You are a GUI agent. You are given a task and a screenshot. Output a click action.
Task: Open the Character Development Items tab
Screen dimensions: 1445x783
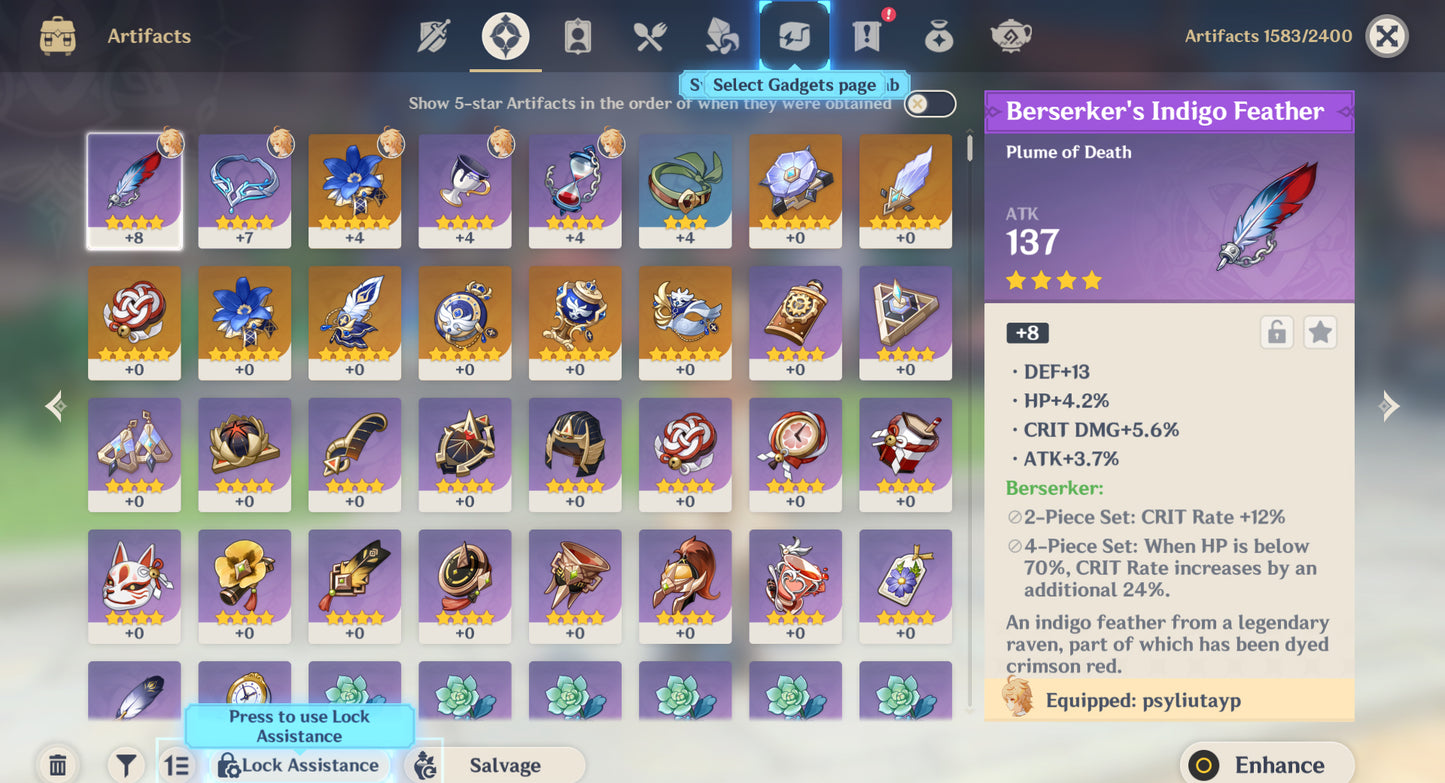coord(577,36)
